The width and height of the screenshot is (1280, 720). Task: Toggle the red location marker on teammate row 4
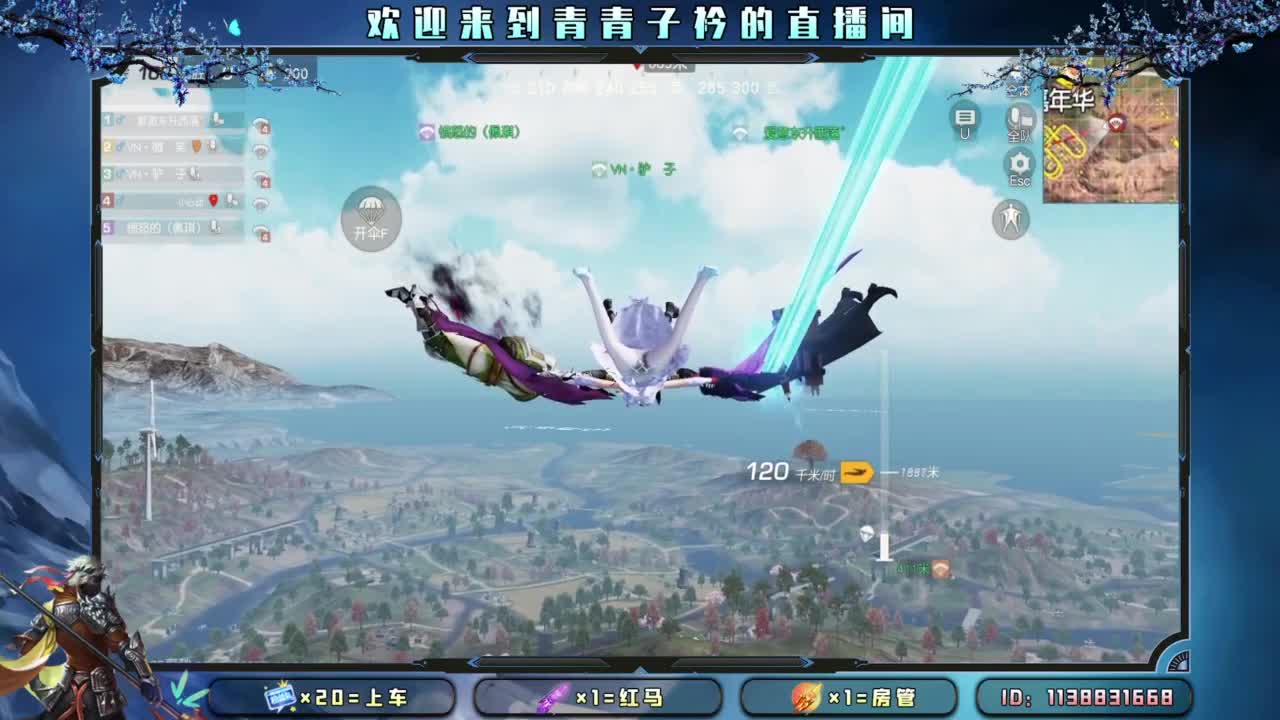[212, 201]
